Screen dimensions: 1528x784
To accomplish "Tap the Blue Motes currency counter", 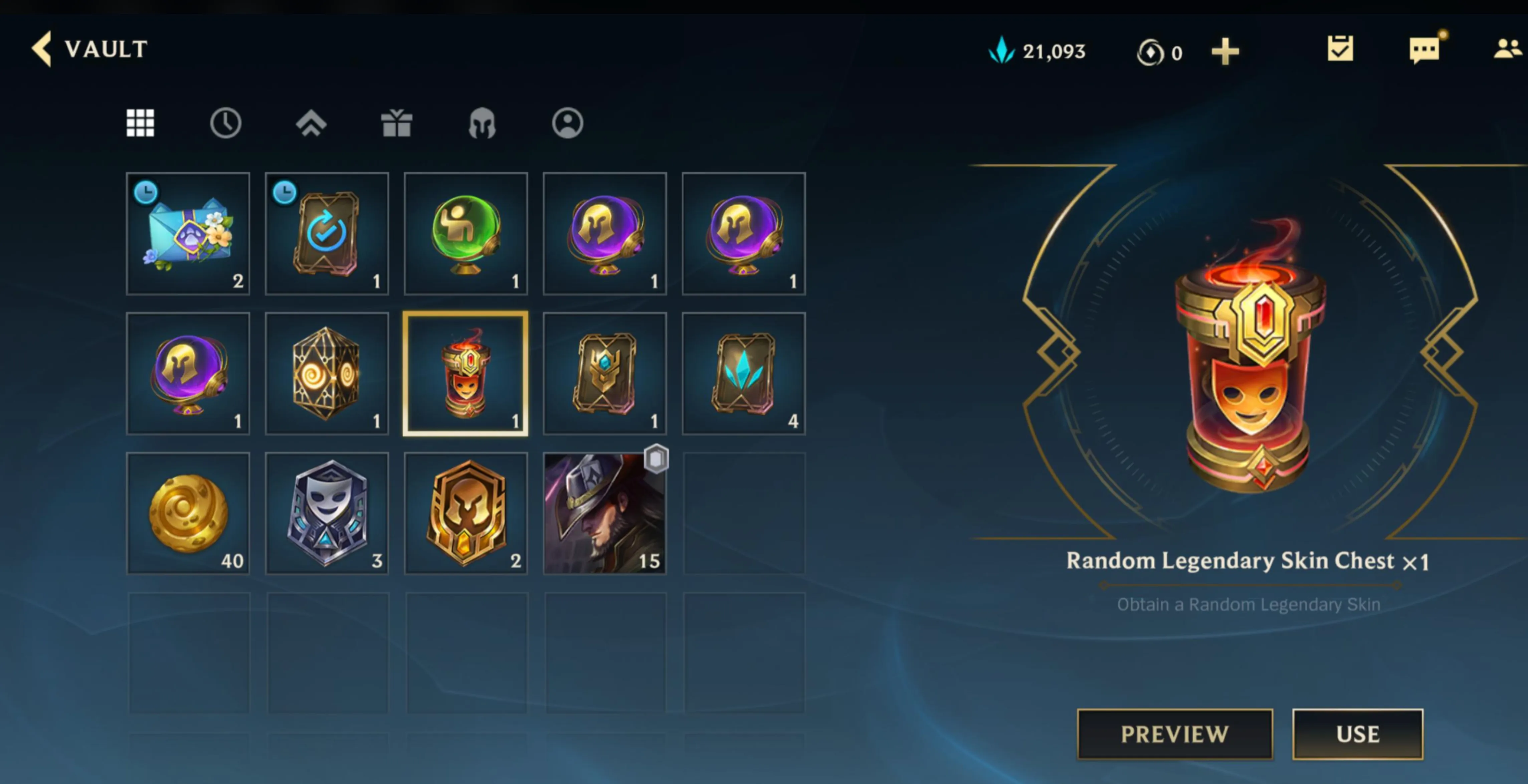I will point(1038,52).
